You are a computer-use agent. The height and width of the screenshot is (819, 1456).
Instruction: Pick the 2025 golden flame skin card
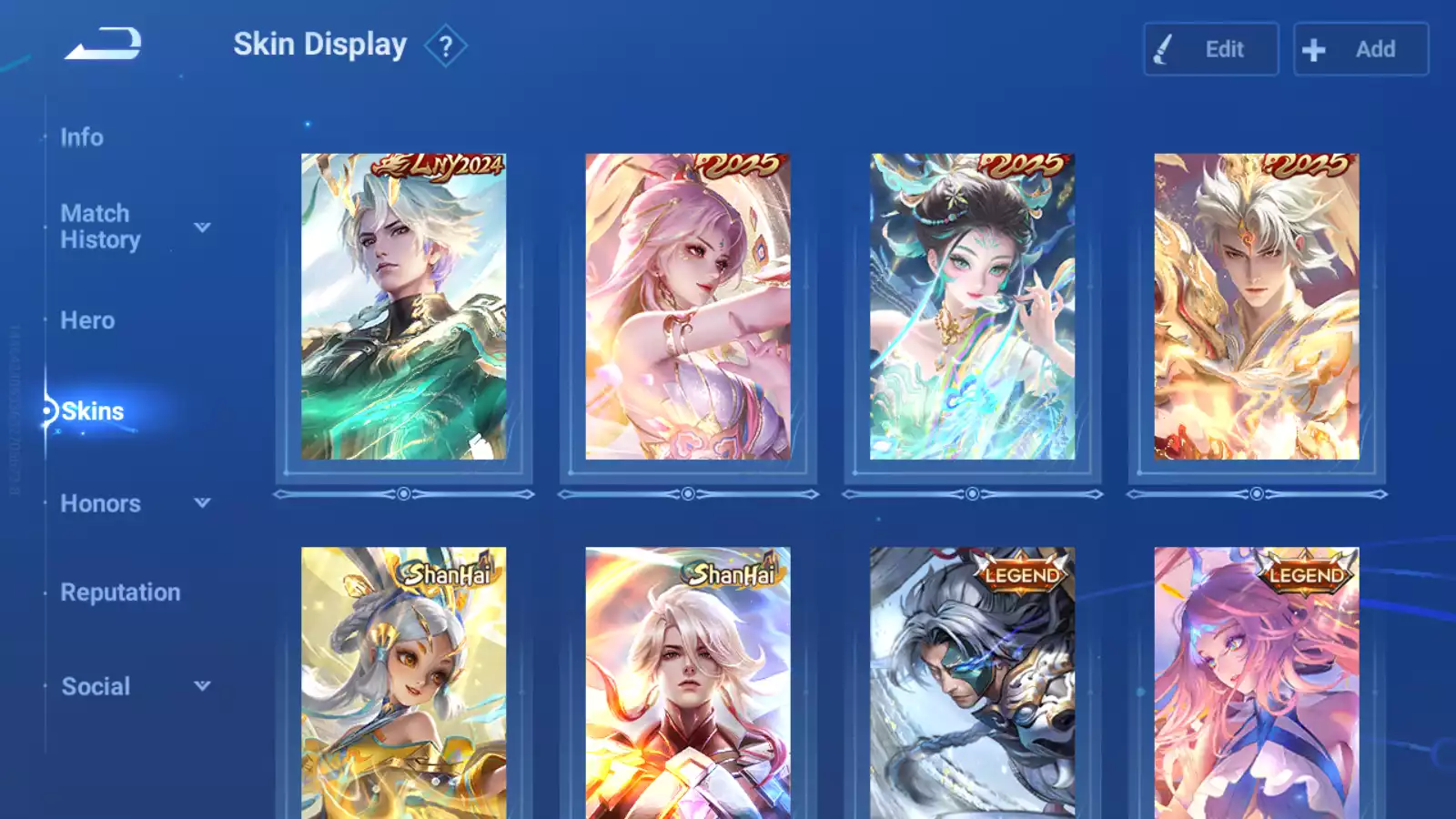[x=1257, y=307]
